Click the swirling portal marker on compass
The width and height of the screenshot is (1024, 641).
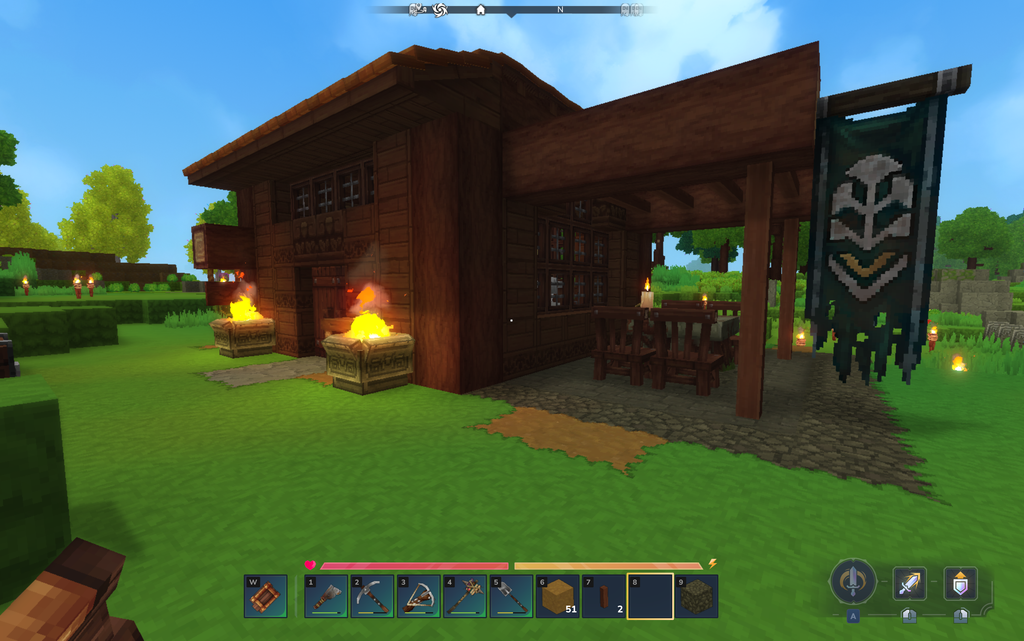pos(439,10)
